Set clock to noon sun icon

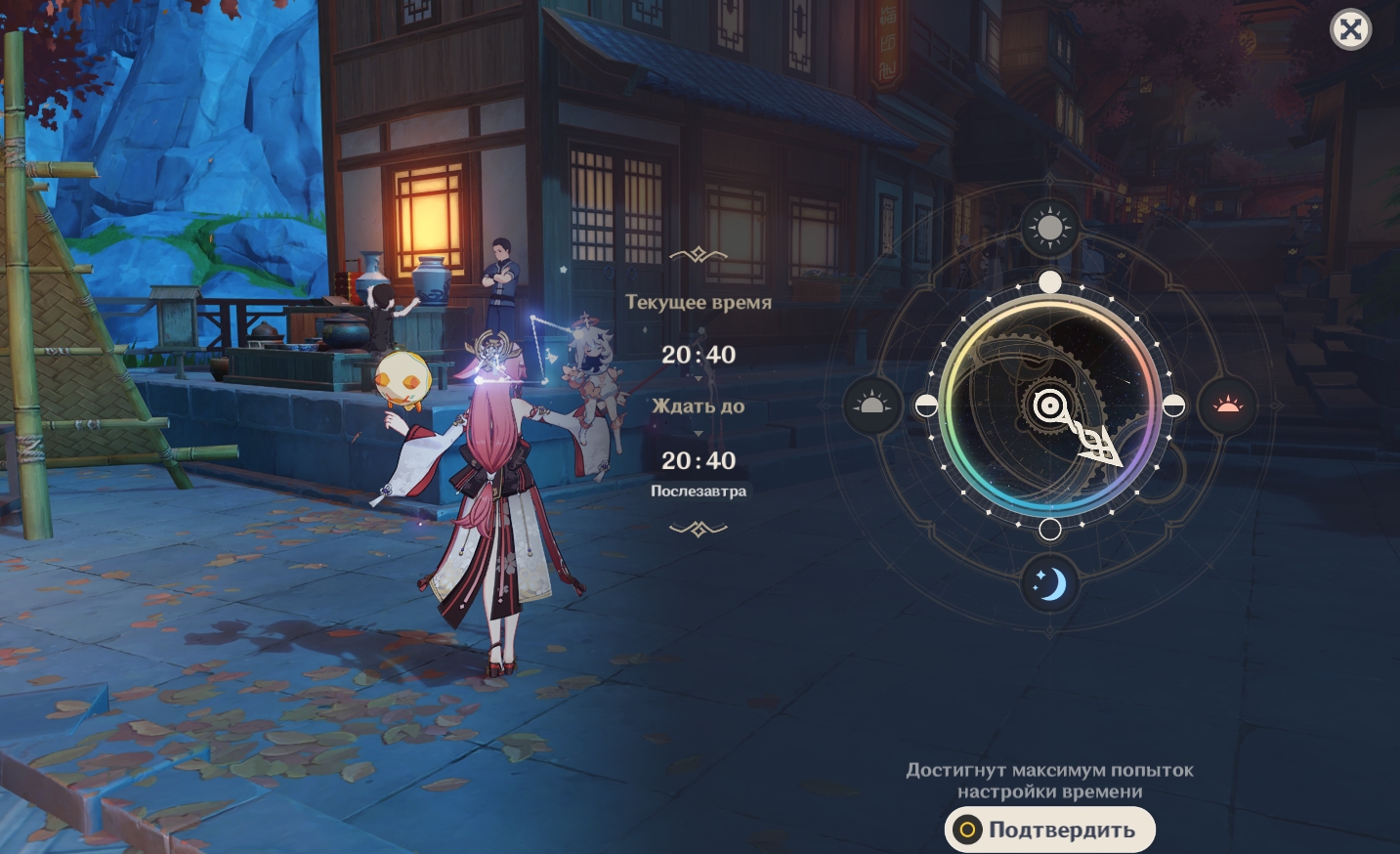1050,228
